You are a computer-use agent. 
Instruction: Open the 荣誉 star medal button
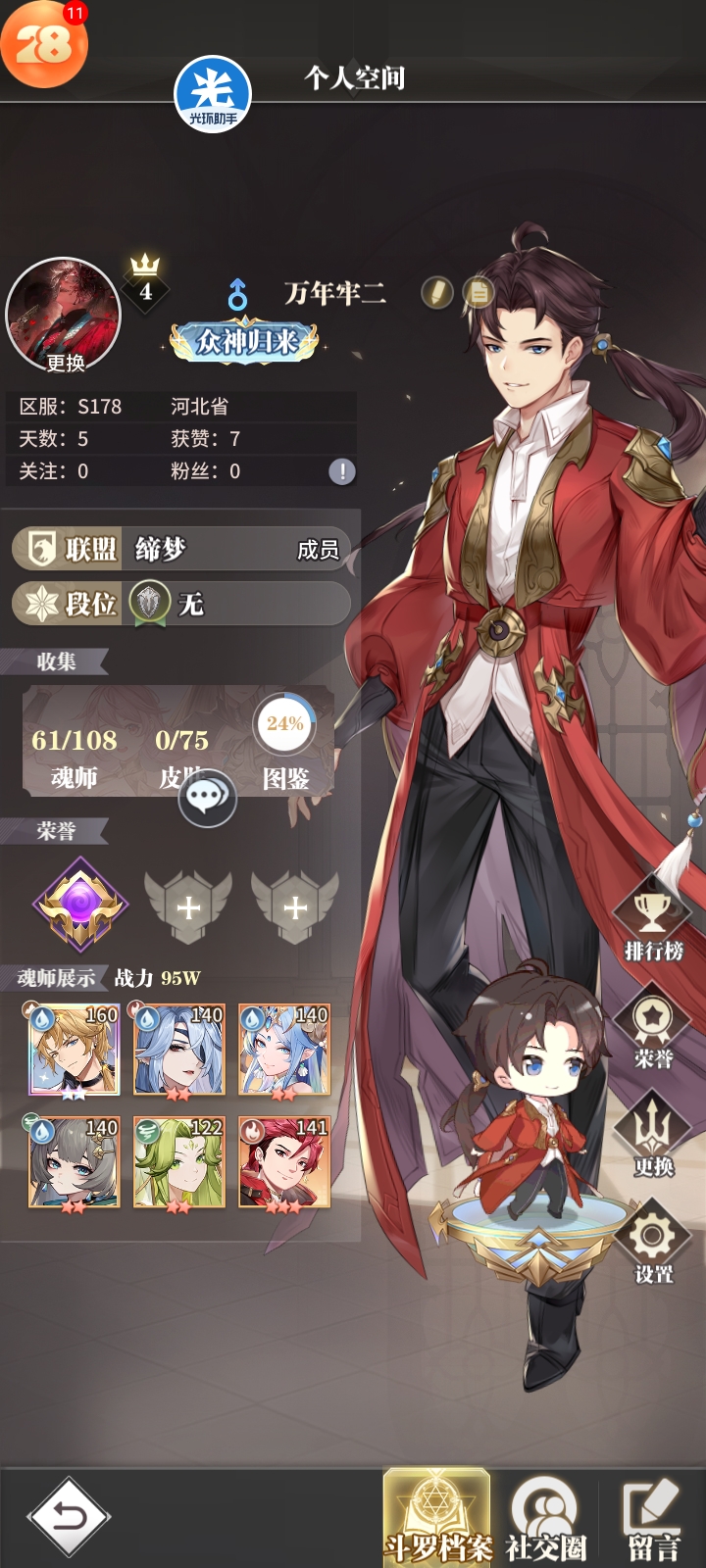653,1031
